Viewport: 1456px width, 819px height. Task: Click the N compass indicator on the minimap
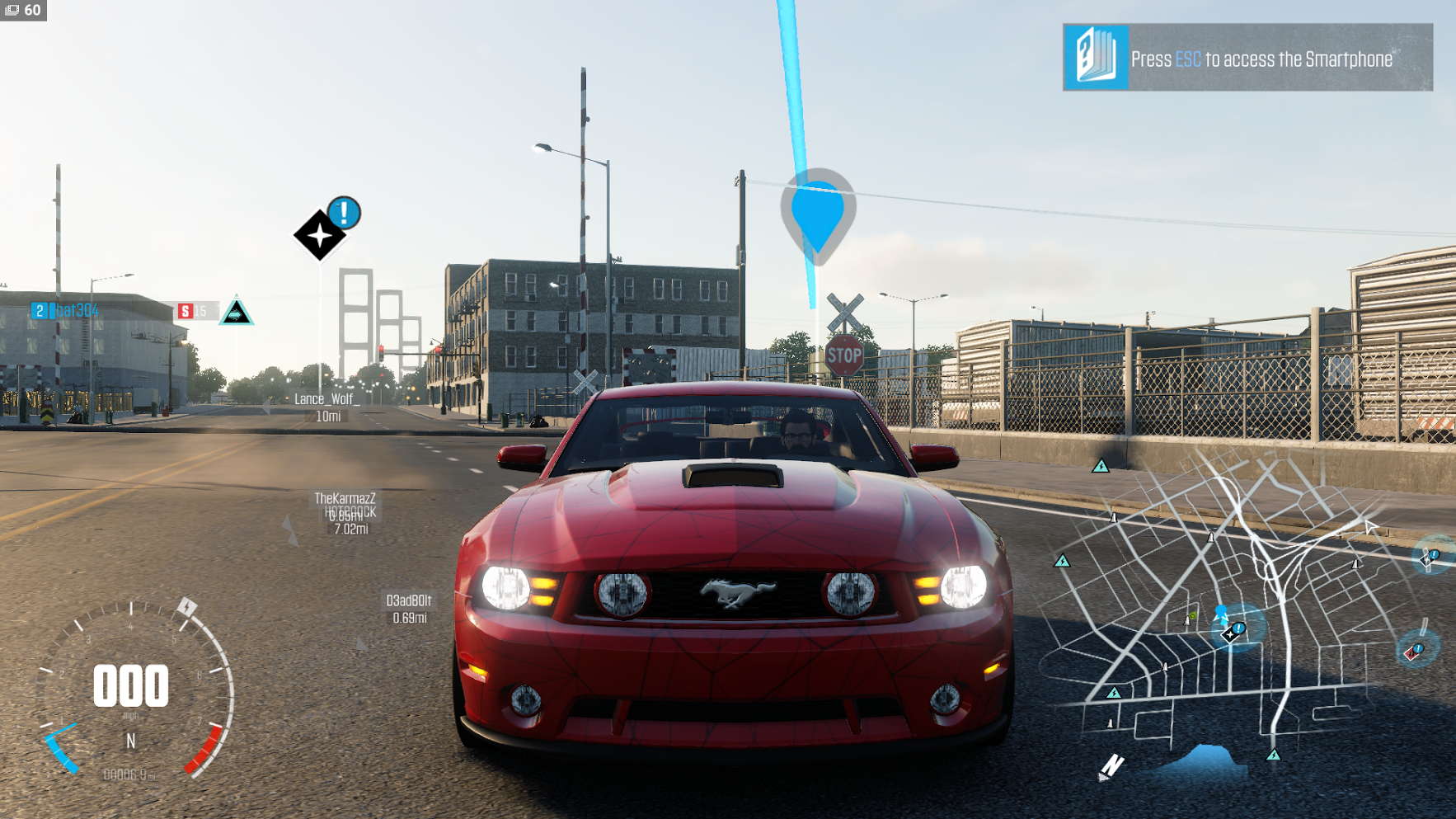pos(1111,765)
